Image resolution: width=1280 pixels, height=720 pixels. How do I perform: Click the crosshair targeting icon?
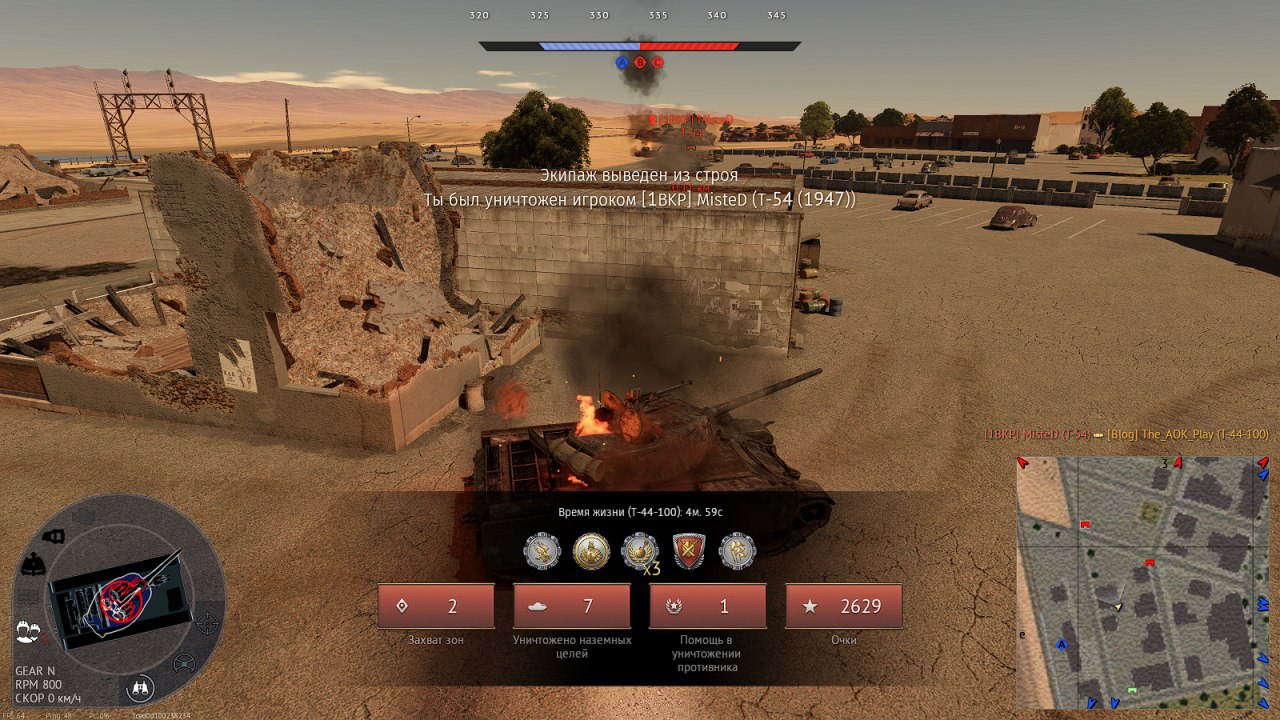tap(207, 623)
